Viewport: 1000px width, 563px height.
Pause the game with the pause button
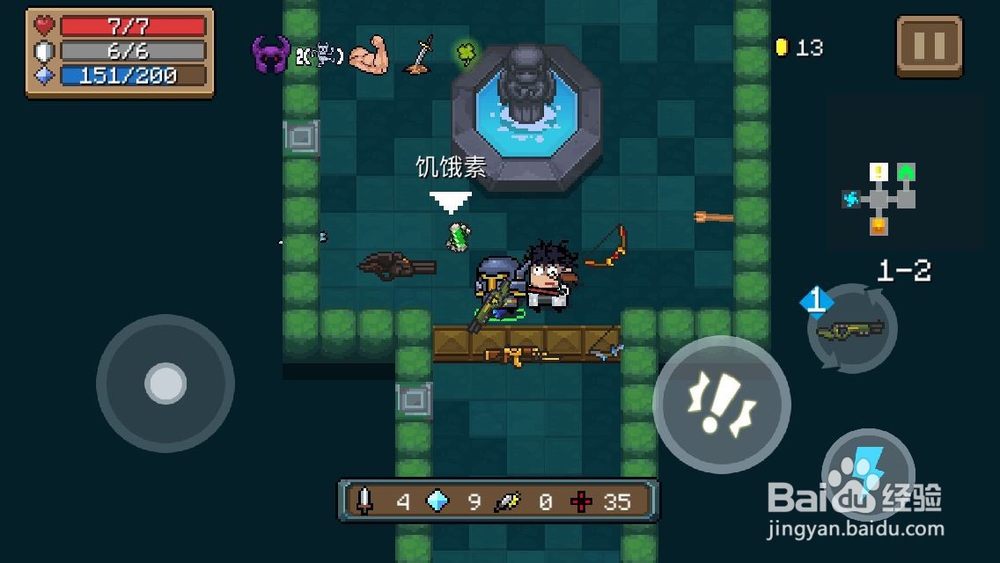pos(928,45)
